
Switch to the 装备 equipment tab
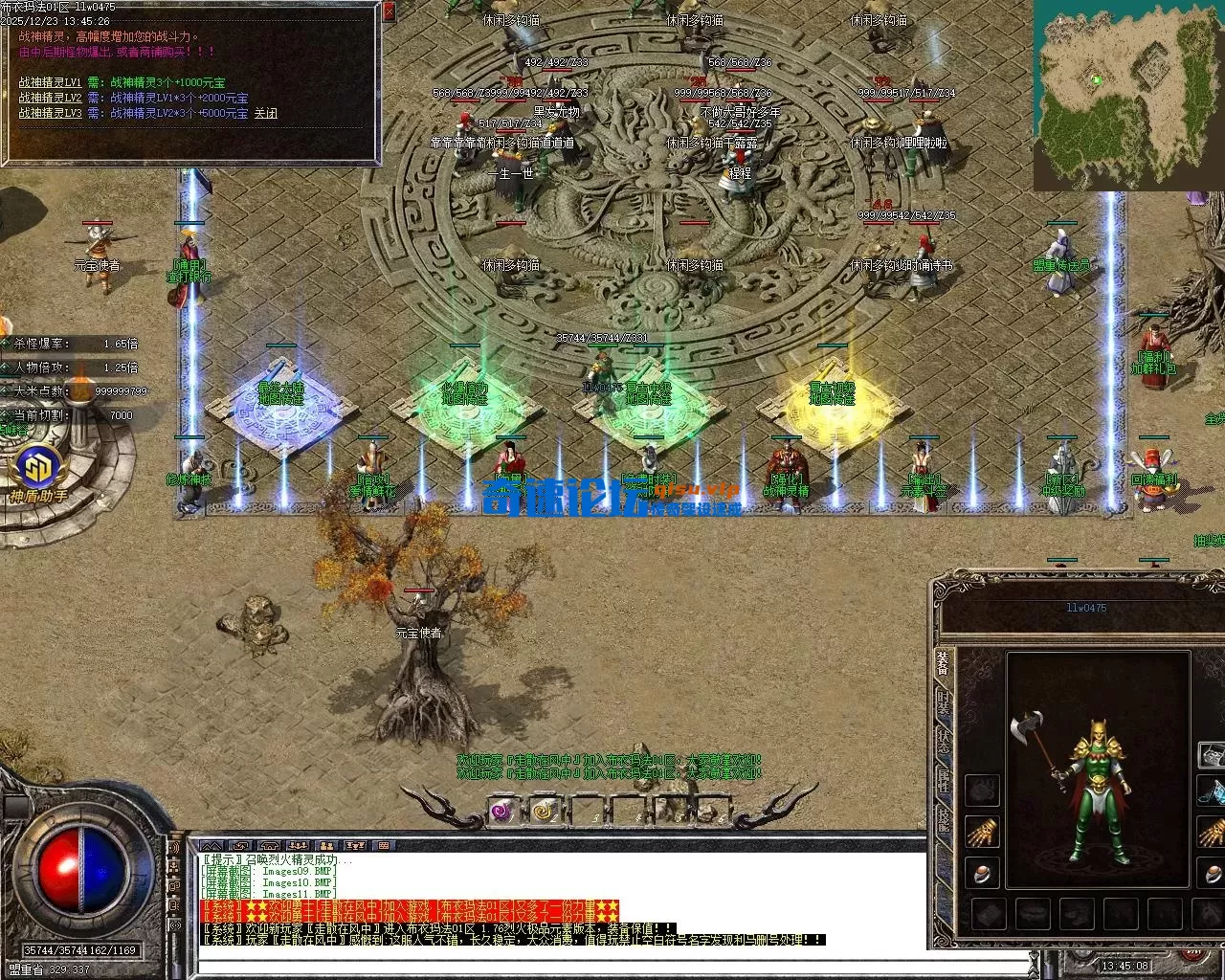[944, 663]
